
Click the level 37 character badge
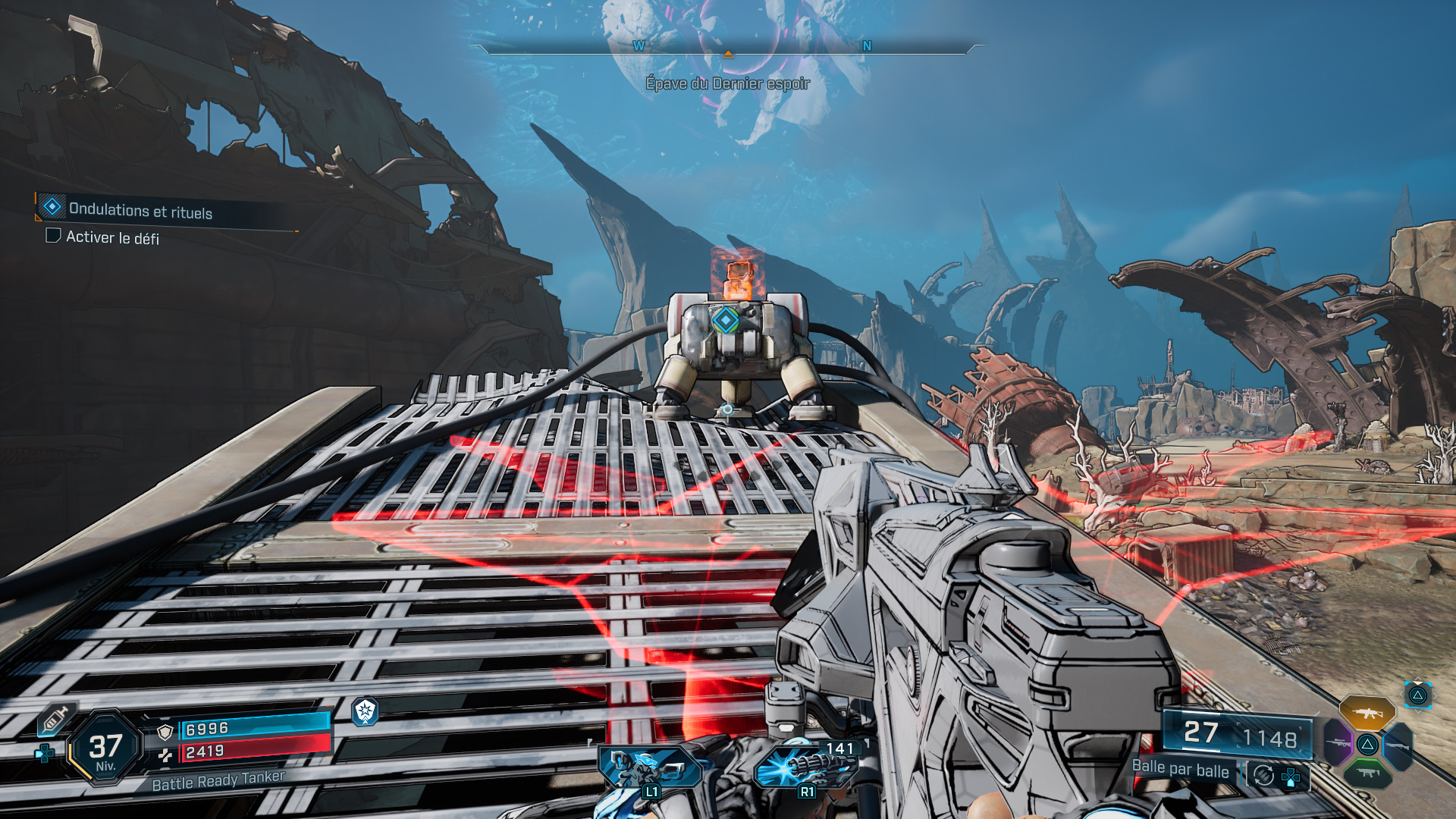(x=105, y=748)
